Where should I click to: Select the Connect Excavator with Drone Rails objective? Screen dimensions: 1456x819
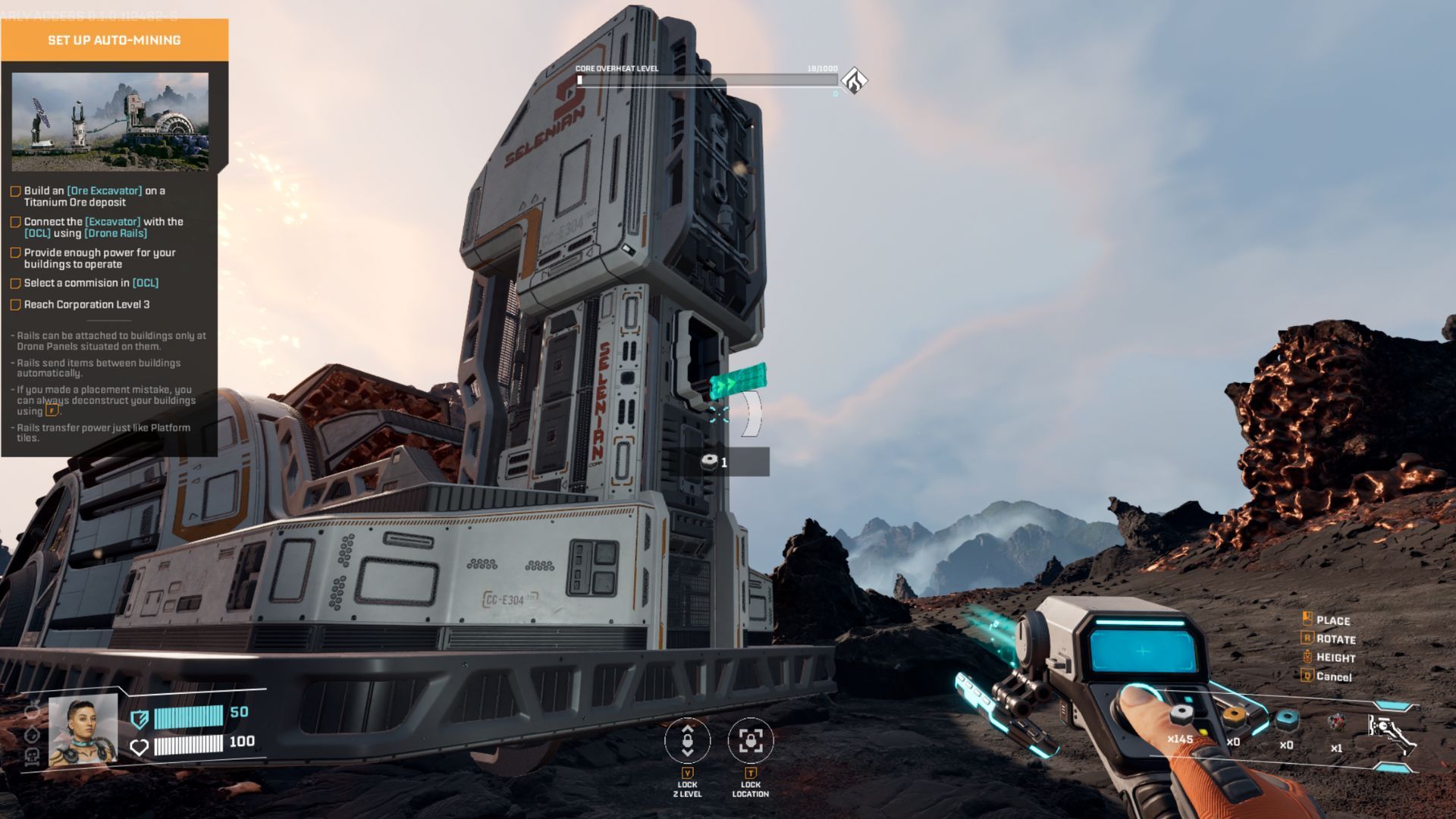click(x=103, y=227)
